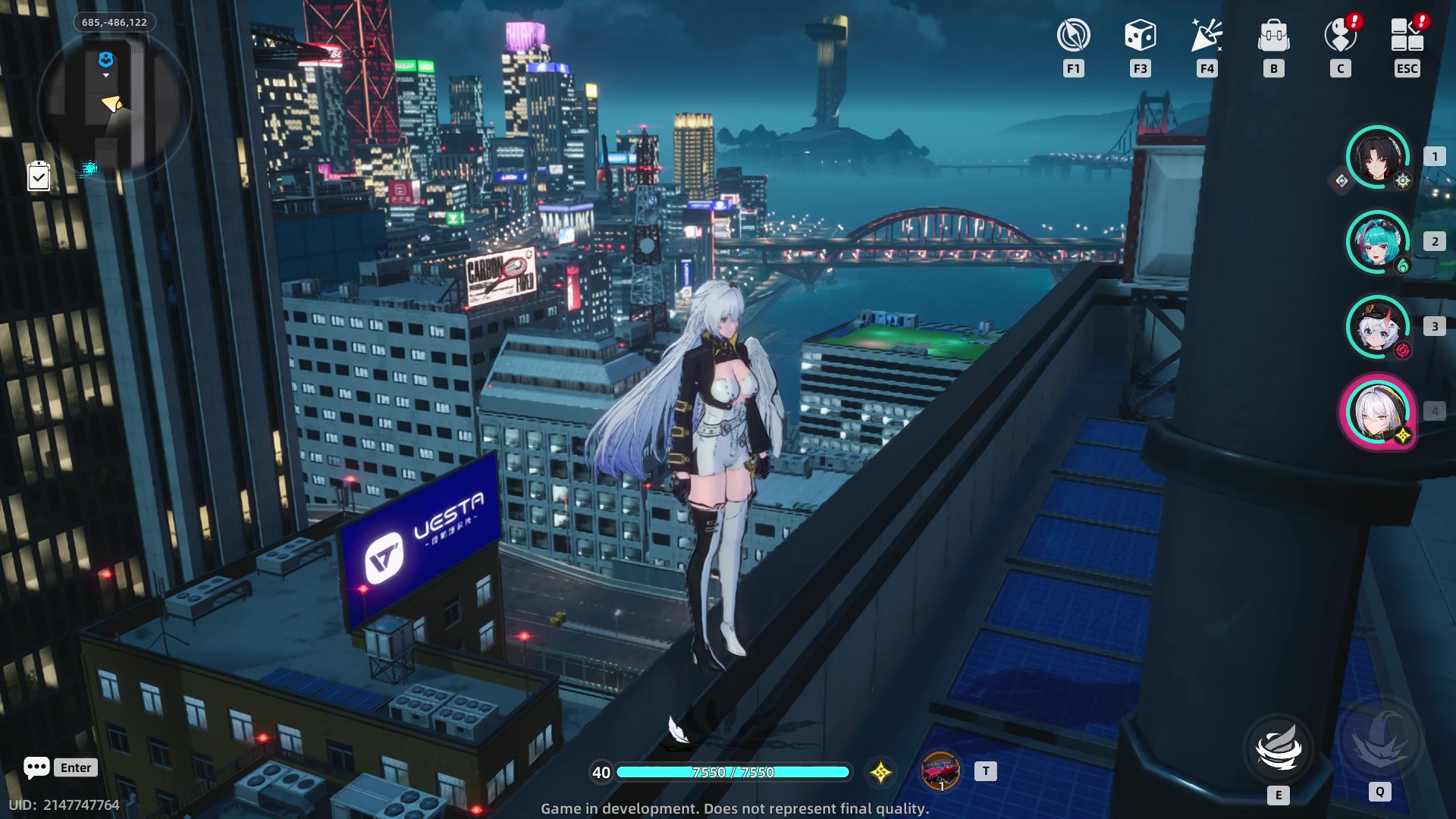The image size is (1456, 819).
Task: Switch to the teal-haired character portrait
Action: point(1377,242)
